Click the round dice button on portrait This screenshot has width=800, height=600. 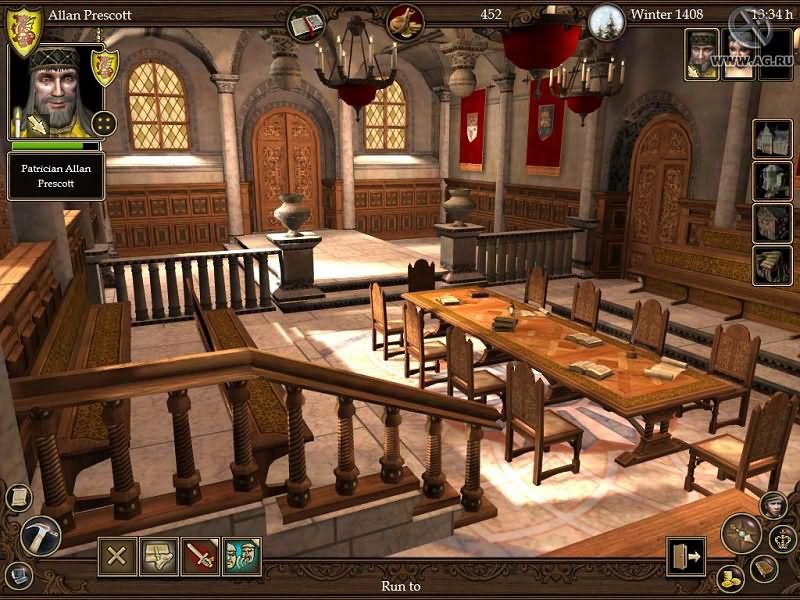pos(103,123)
